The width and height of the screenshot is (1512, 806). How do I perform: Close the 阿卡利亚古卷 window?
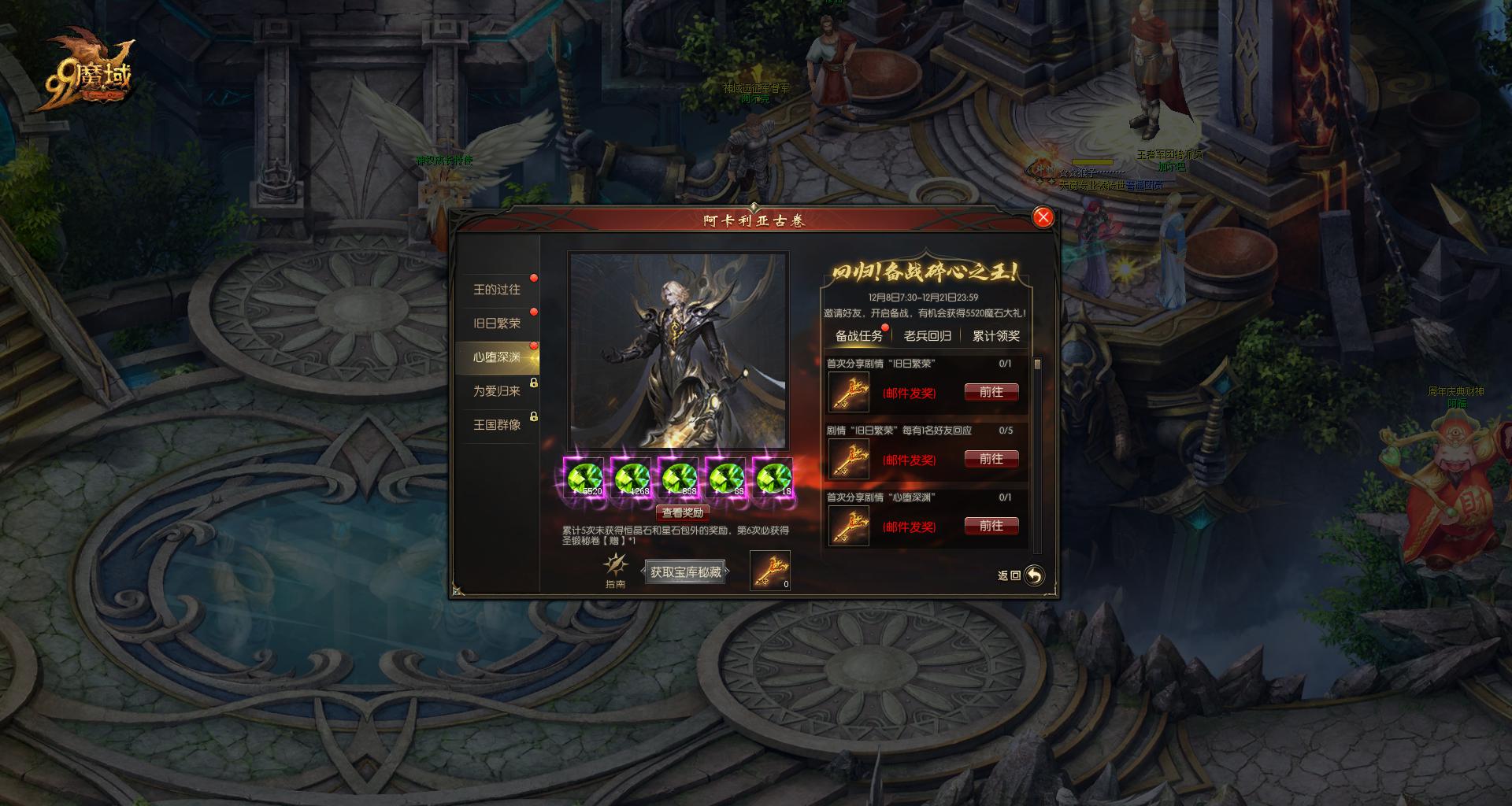pyautogui.click(x=1043, y=217)
